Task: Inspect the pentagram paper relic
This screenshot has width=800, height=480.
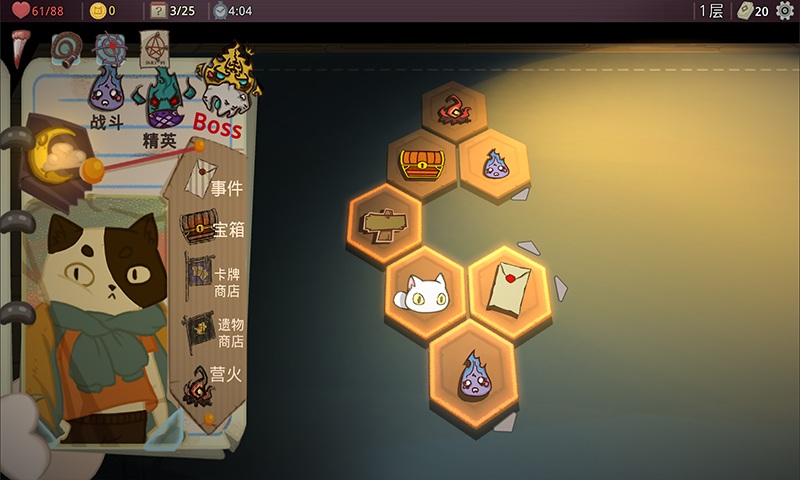Action: click(155, 48)
